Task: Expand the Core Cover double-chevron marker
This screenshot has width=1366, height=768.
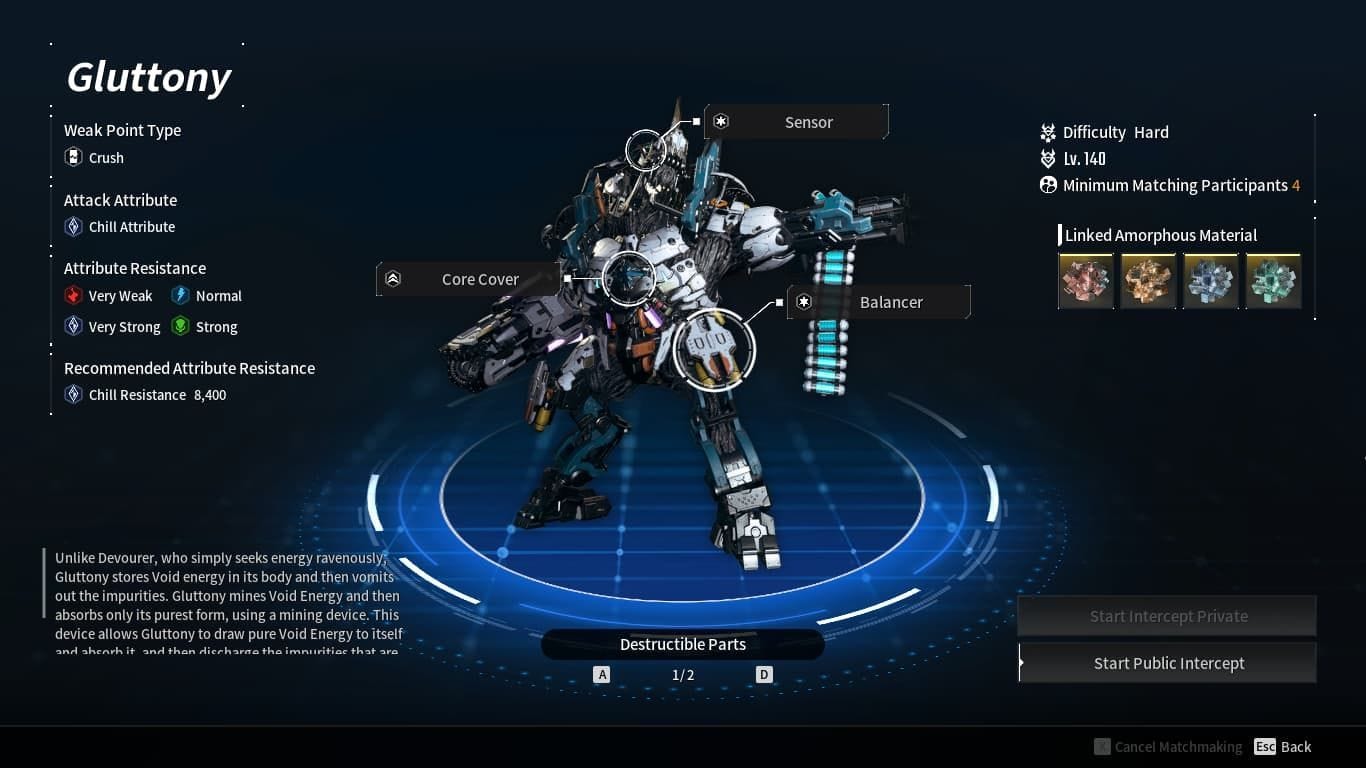Action: [x=392, y=279]
